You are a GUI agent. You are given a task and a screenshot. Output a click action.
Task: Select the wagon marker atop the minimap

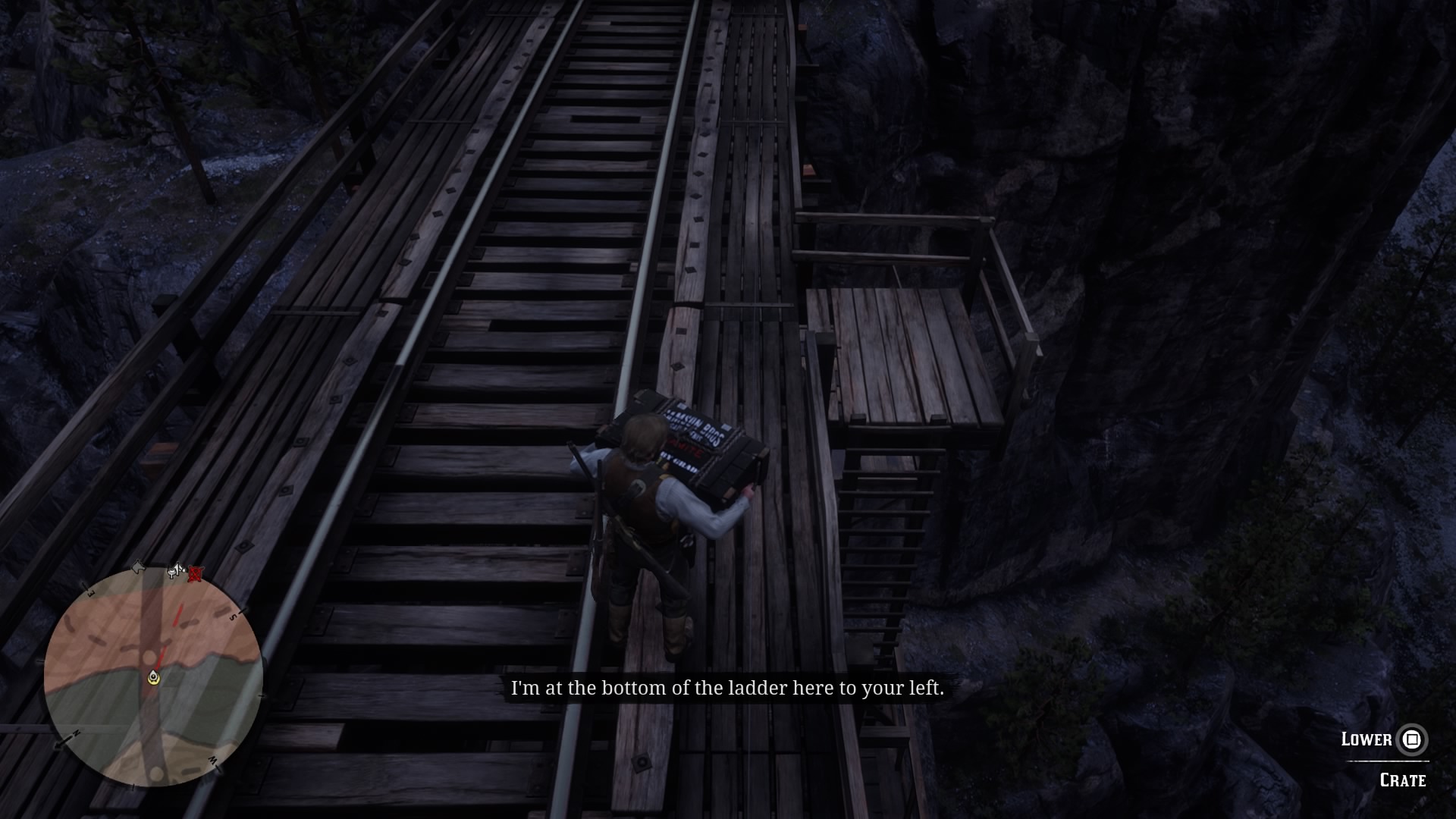pos(174,570)
